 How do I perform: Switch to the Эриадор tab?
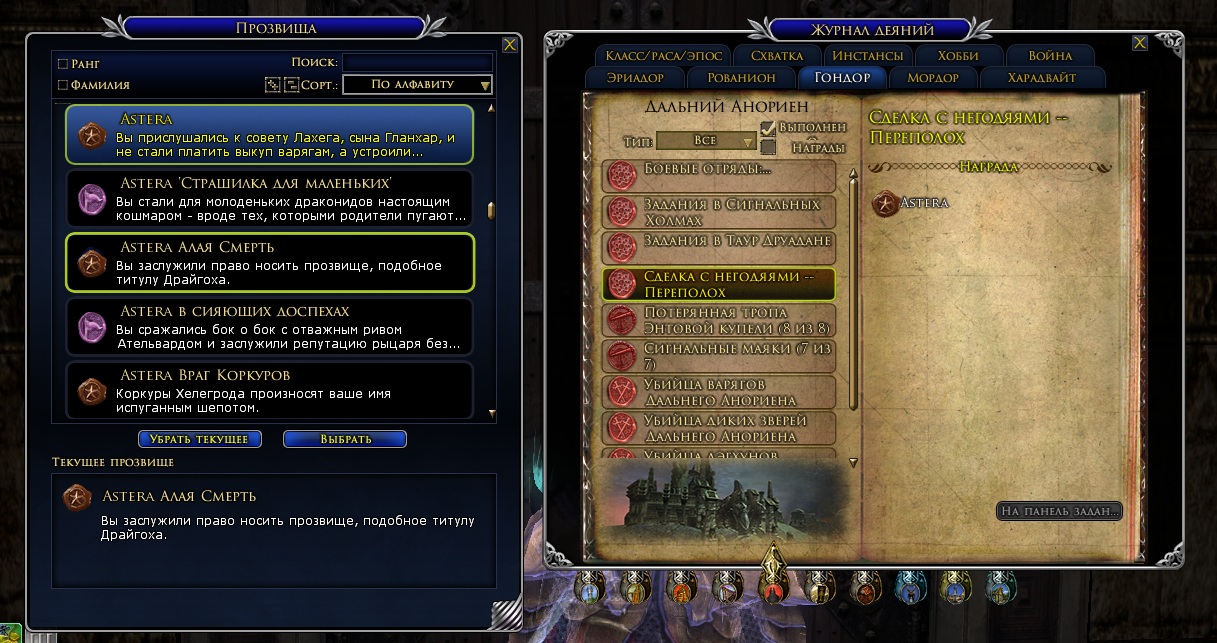[x=646, y=78]
